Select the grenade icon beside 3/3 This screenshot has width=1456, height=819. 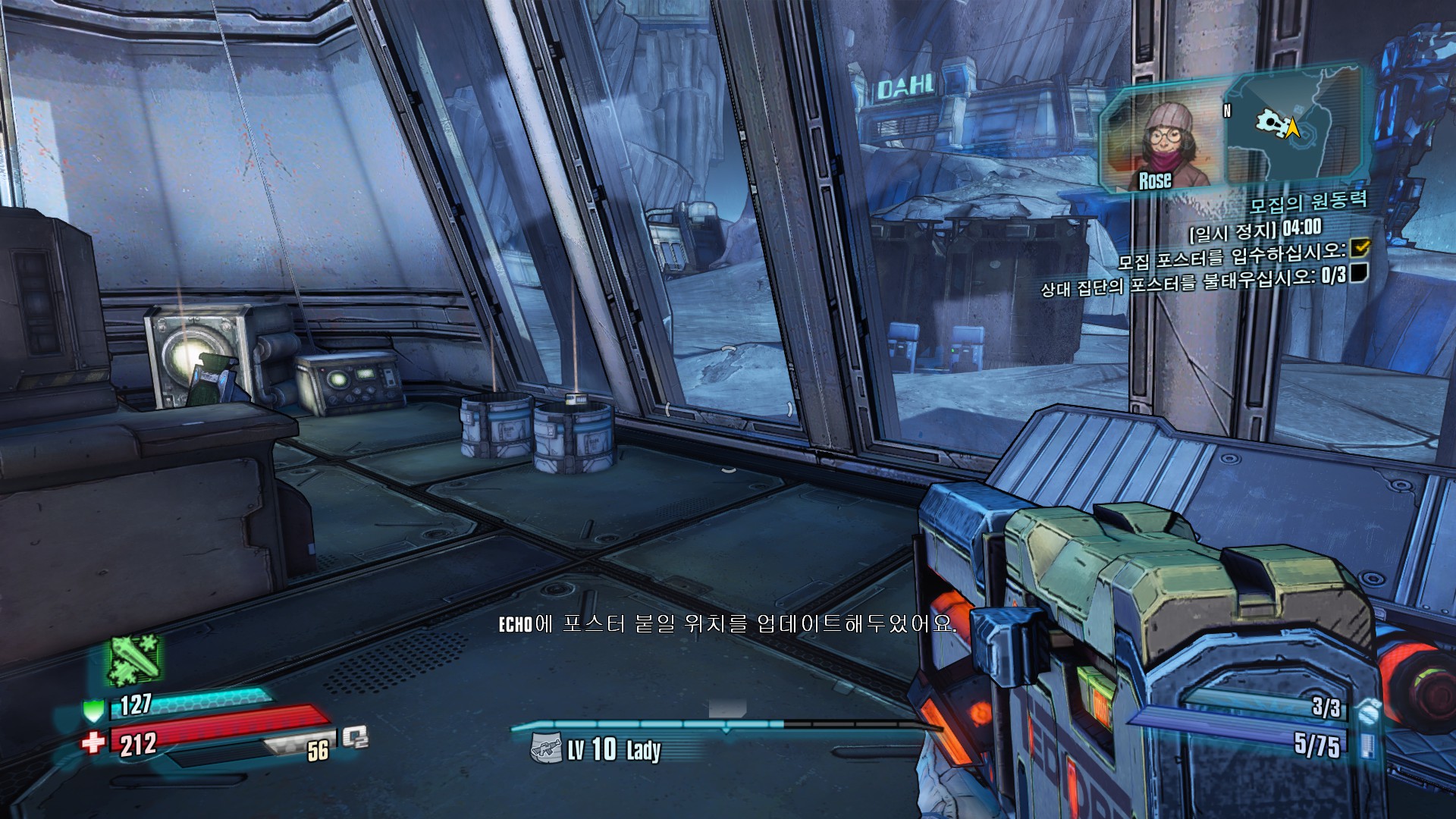[x=1367, y=711]
